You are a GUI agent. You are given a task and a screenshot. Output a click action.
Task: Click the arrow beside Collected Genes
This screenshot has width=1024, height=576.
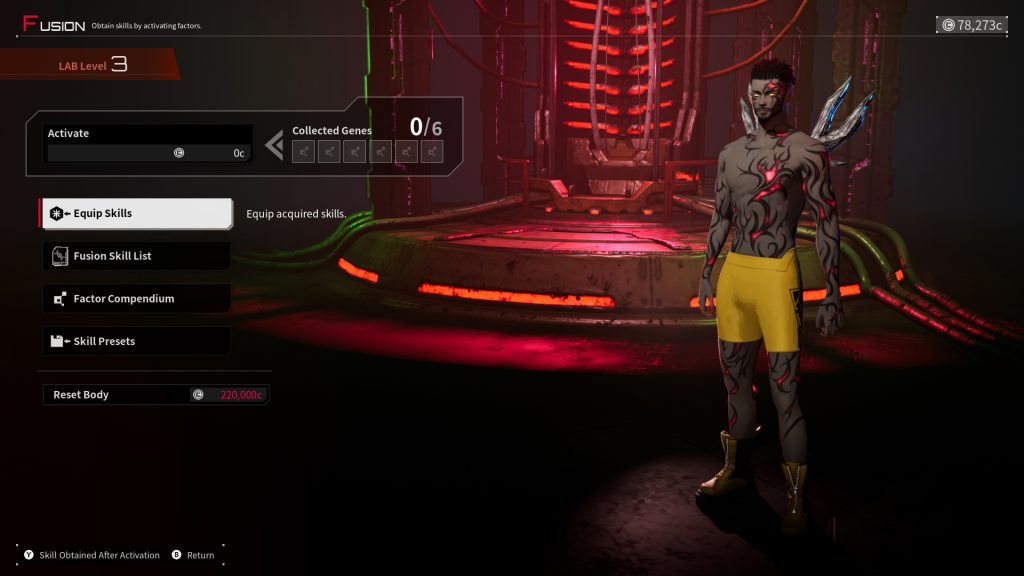click(274, 145)
